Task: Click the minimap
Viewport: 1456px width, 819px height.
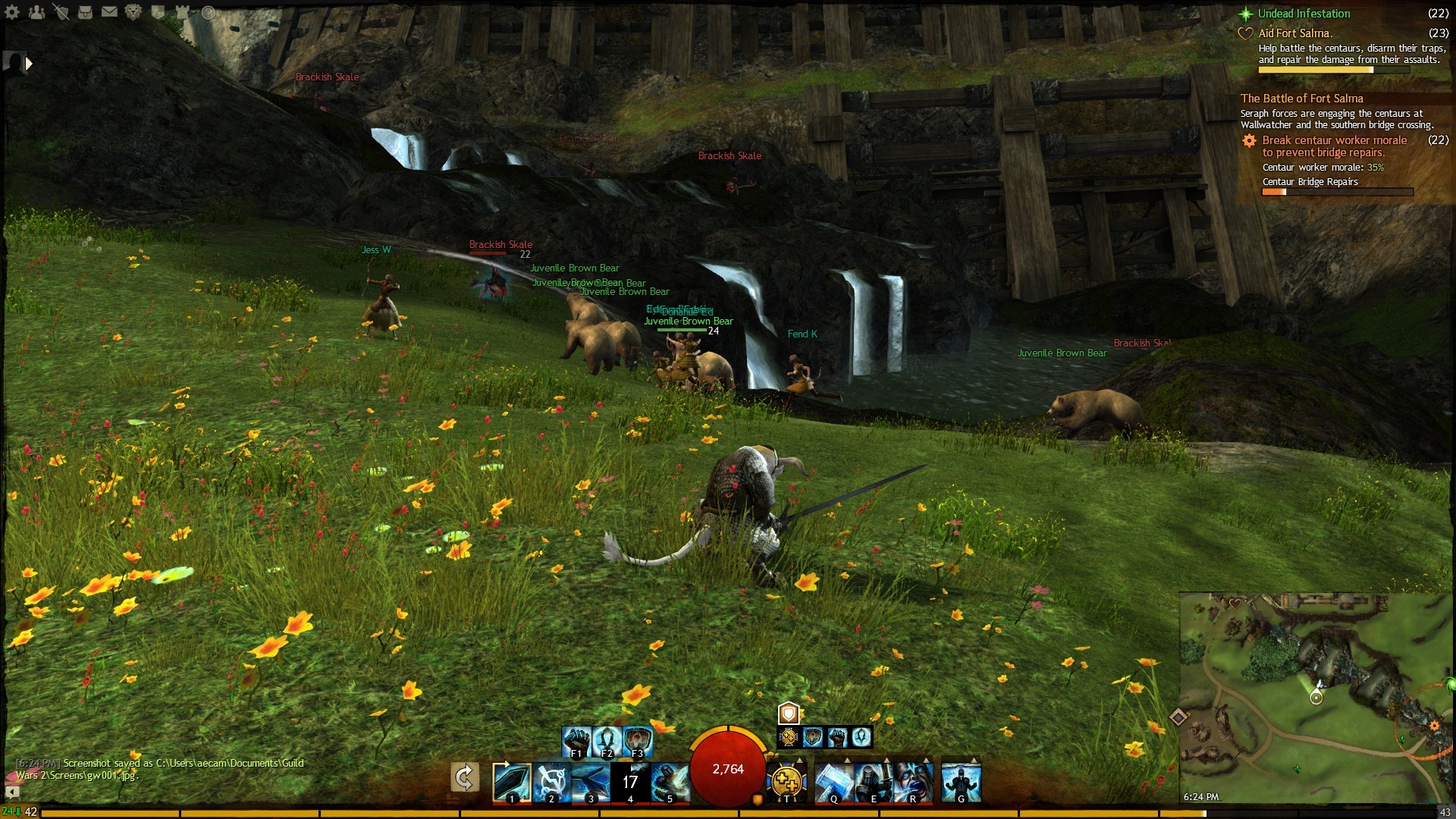Action: pyautogui.click(x=1316, y=698)
